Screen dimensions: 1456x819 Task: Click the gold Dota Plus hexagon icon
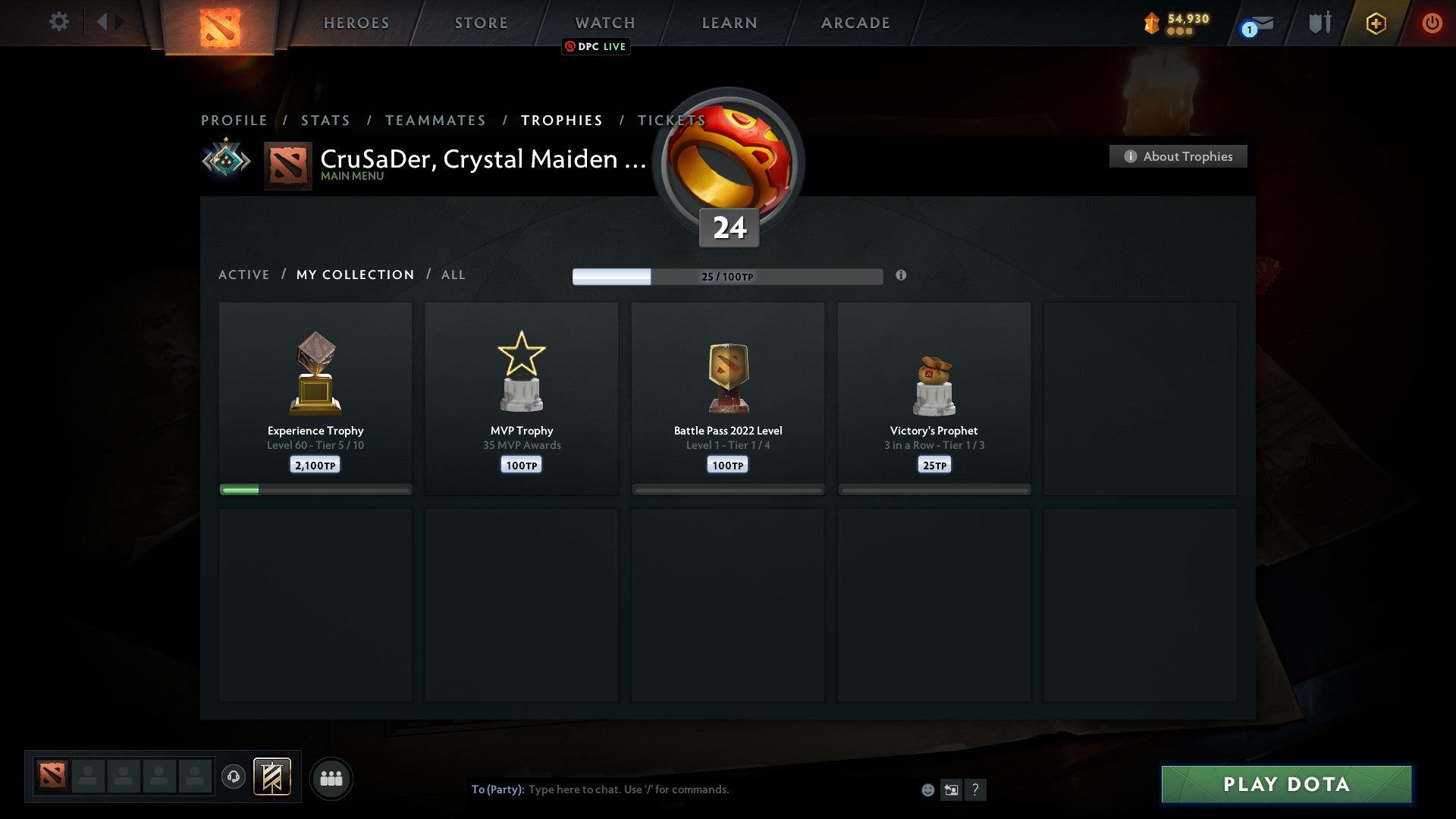tap(1376, 23)
